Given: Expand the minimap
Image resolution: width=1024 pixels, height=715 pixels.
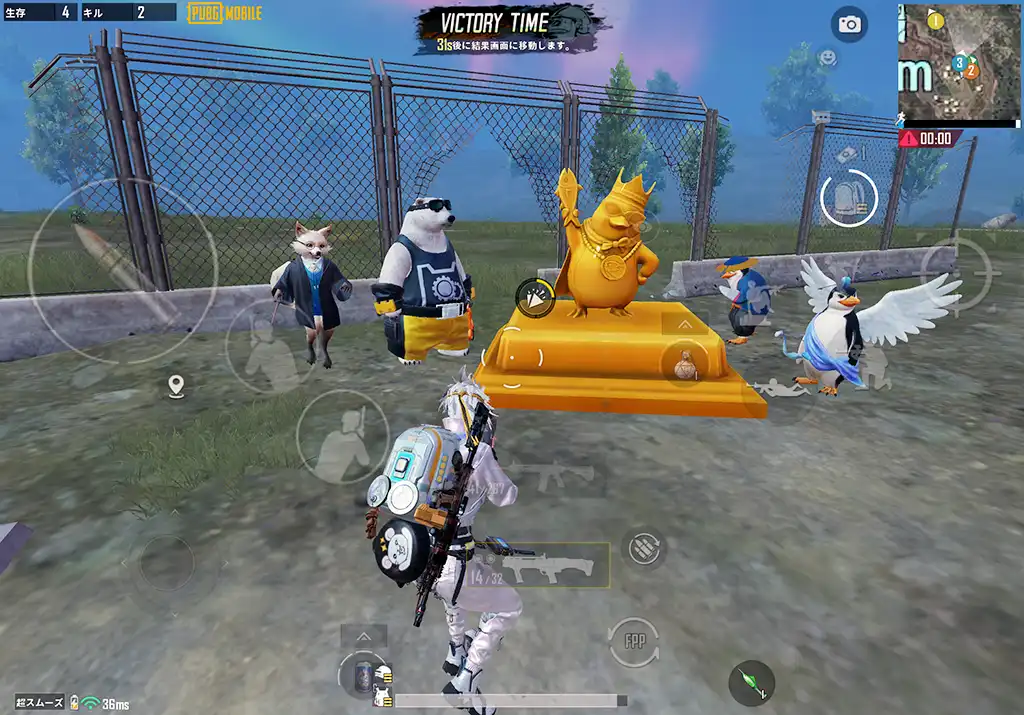Looking at the screenshot, I should (x=958, y=63).
